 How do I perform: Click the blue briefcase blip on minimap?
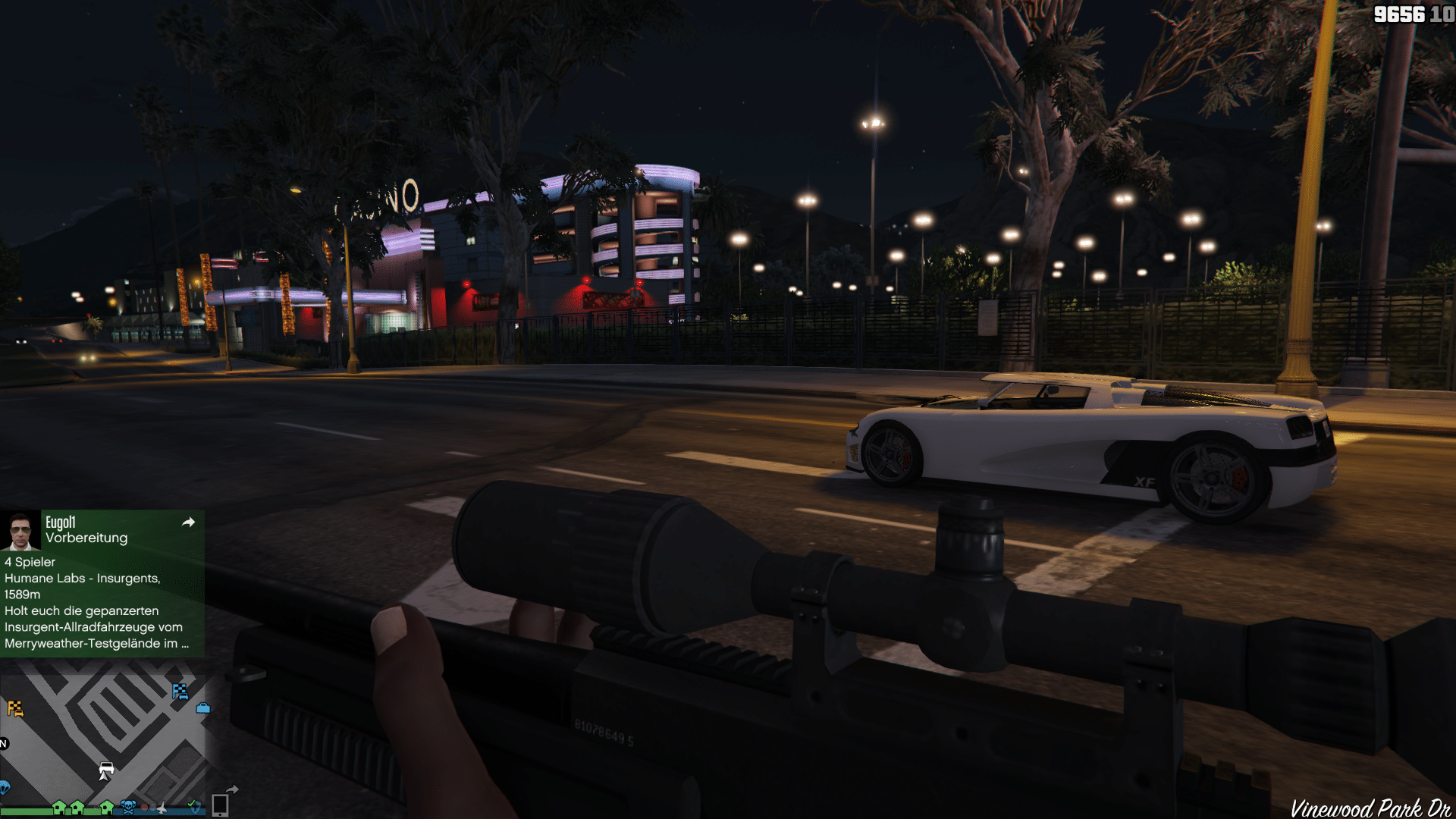click(x=203, y=708)
